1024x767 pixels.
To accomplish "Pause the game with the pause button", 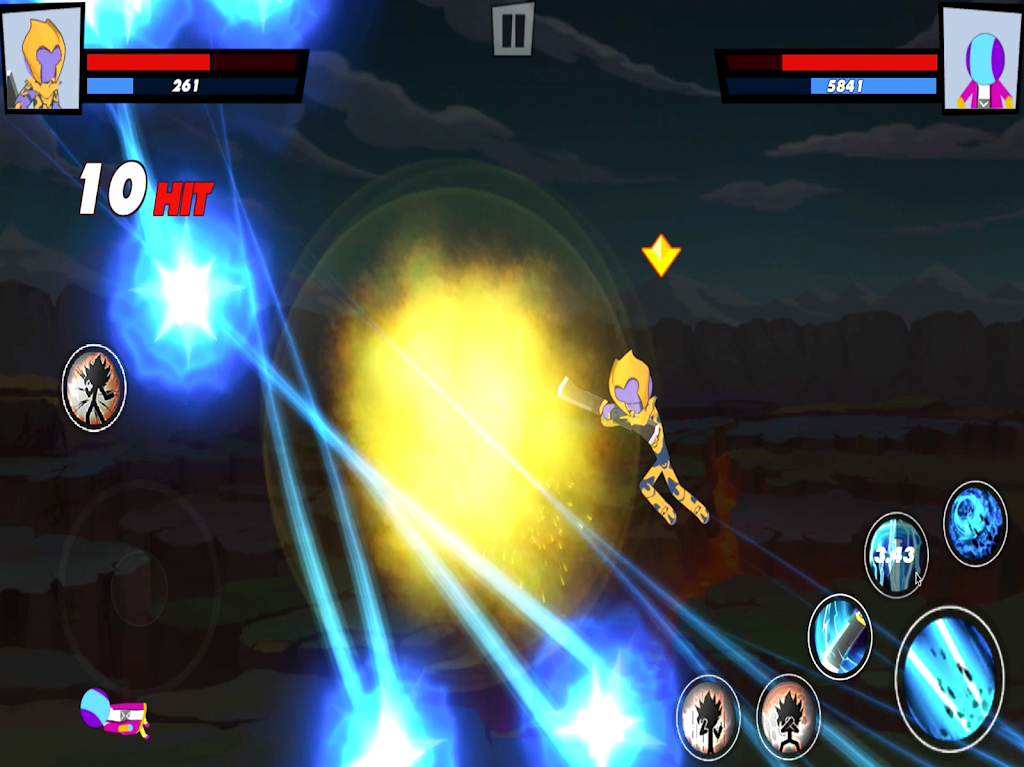I will pos(513,29).
